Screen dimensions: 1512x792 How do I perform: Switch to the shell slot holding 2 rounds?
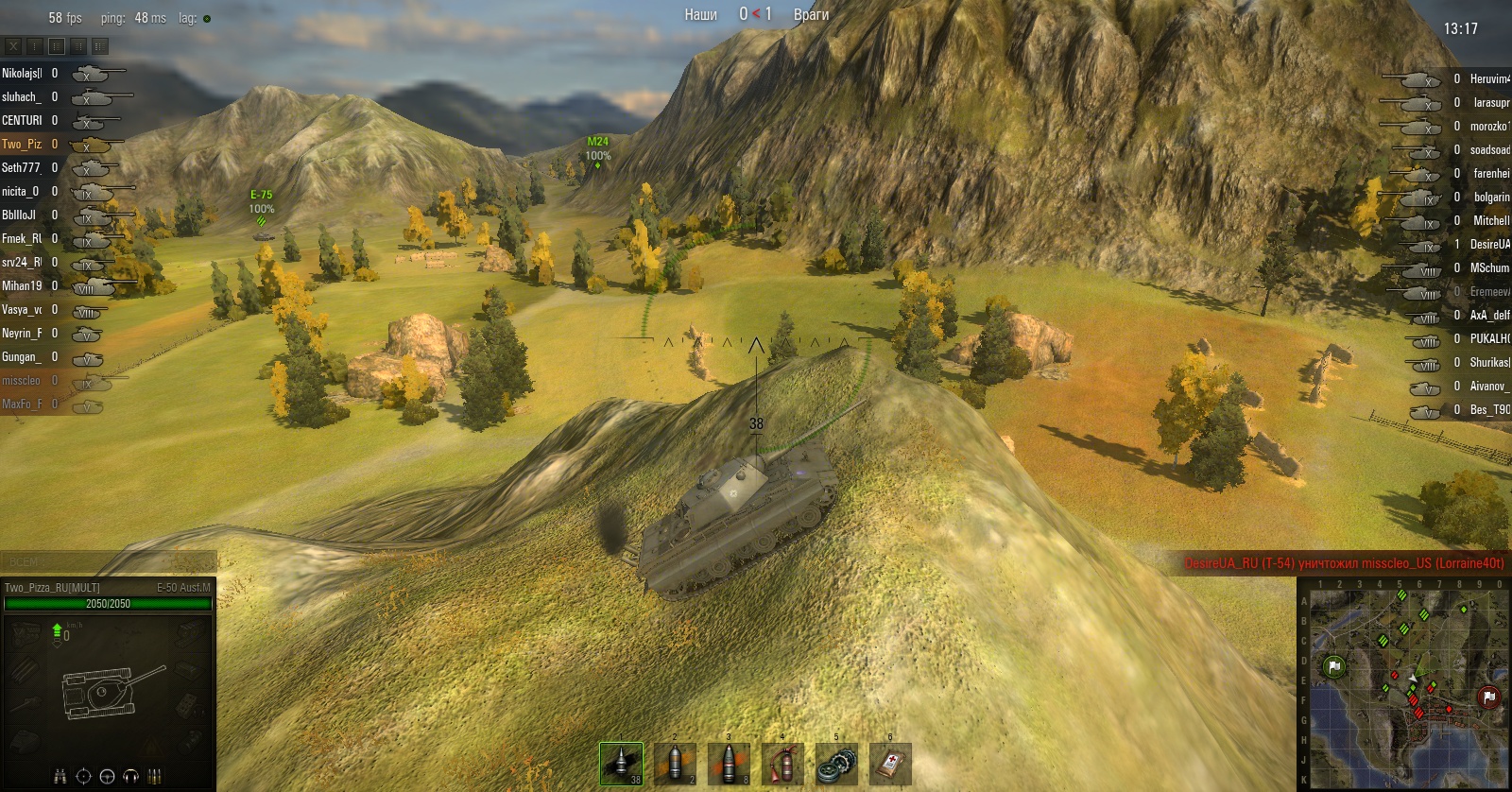coord(675,764)
